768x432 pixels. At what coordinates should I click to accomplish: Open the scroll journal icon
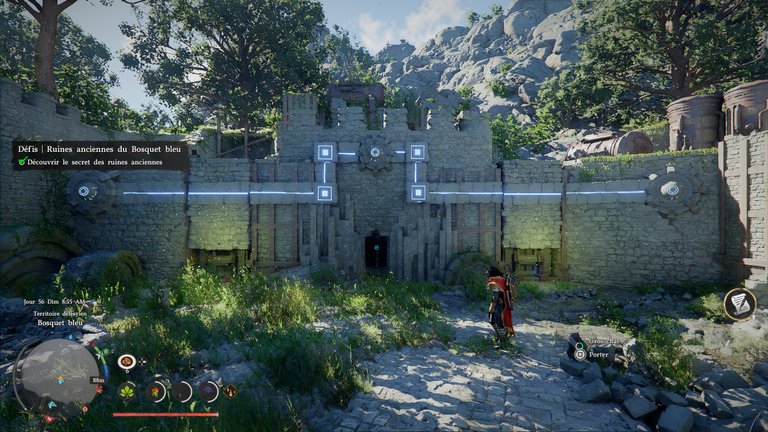click(x=739, y=304)
